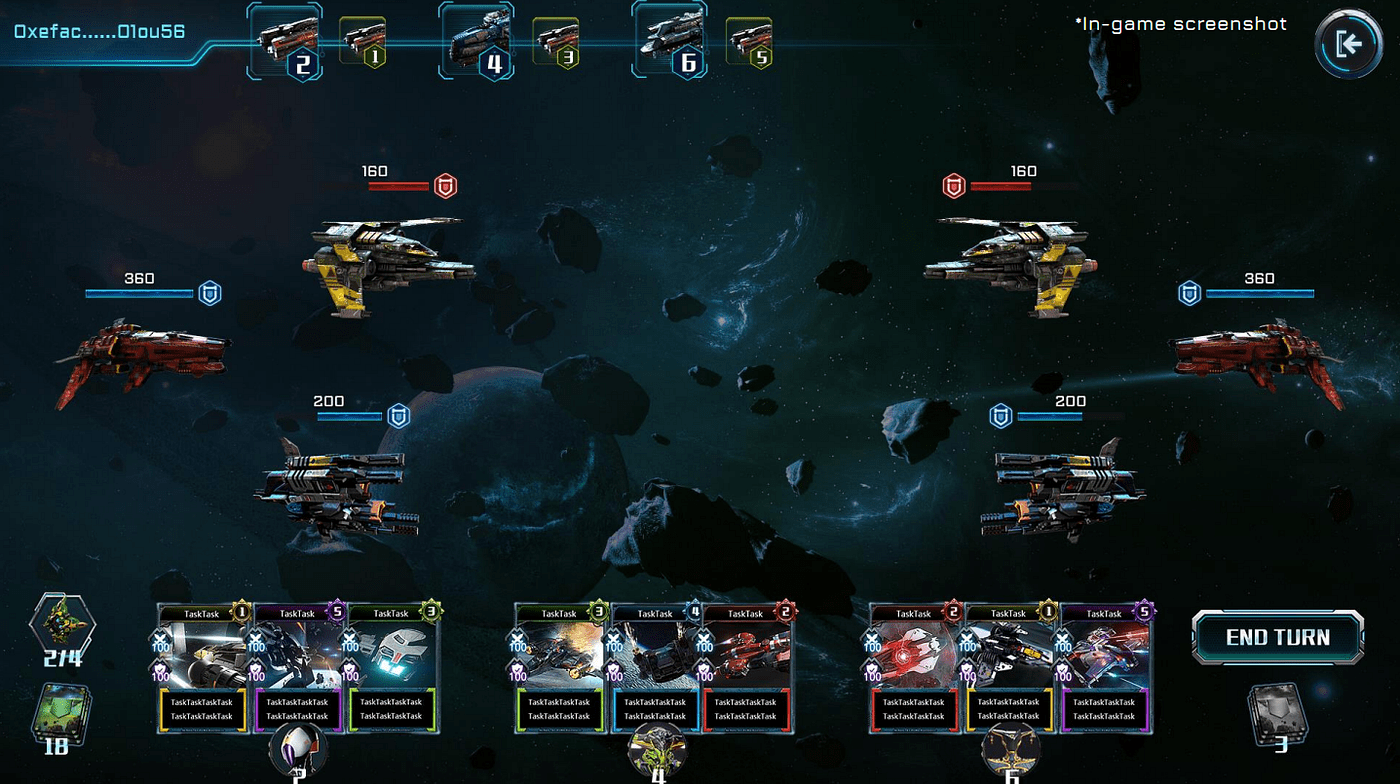Image resolution: width=1400 pixels, height=784 pixels.
Task: Click the red ship turn-order slot numbered 2
Action: (x=284, y=40)
